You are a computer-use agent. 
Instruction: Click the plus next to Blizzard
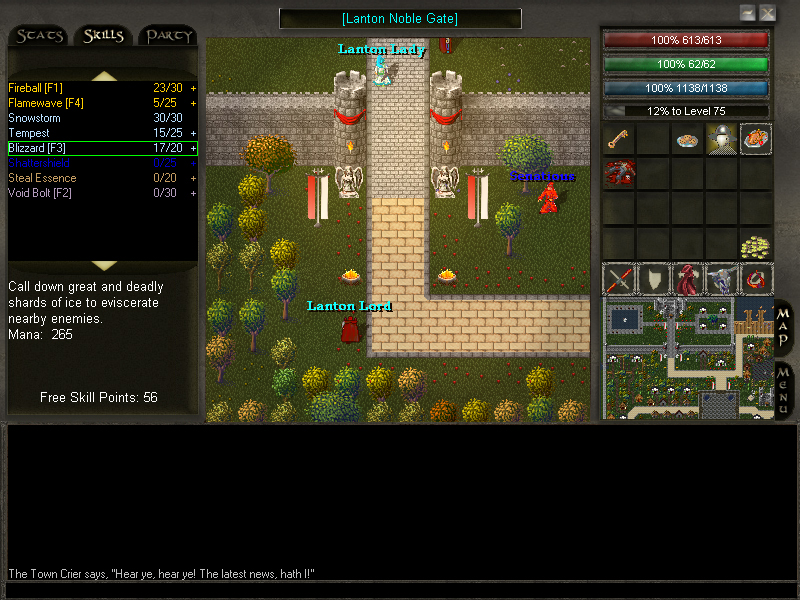click(x=193, y=148)
